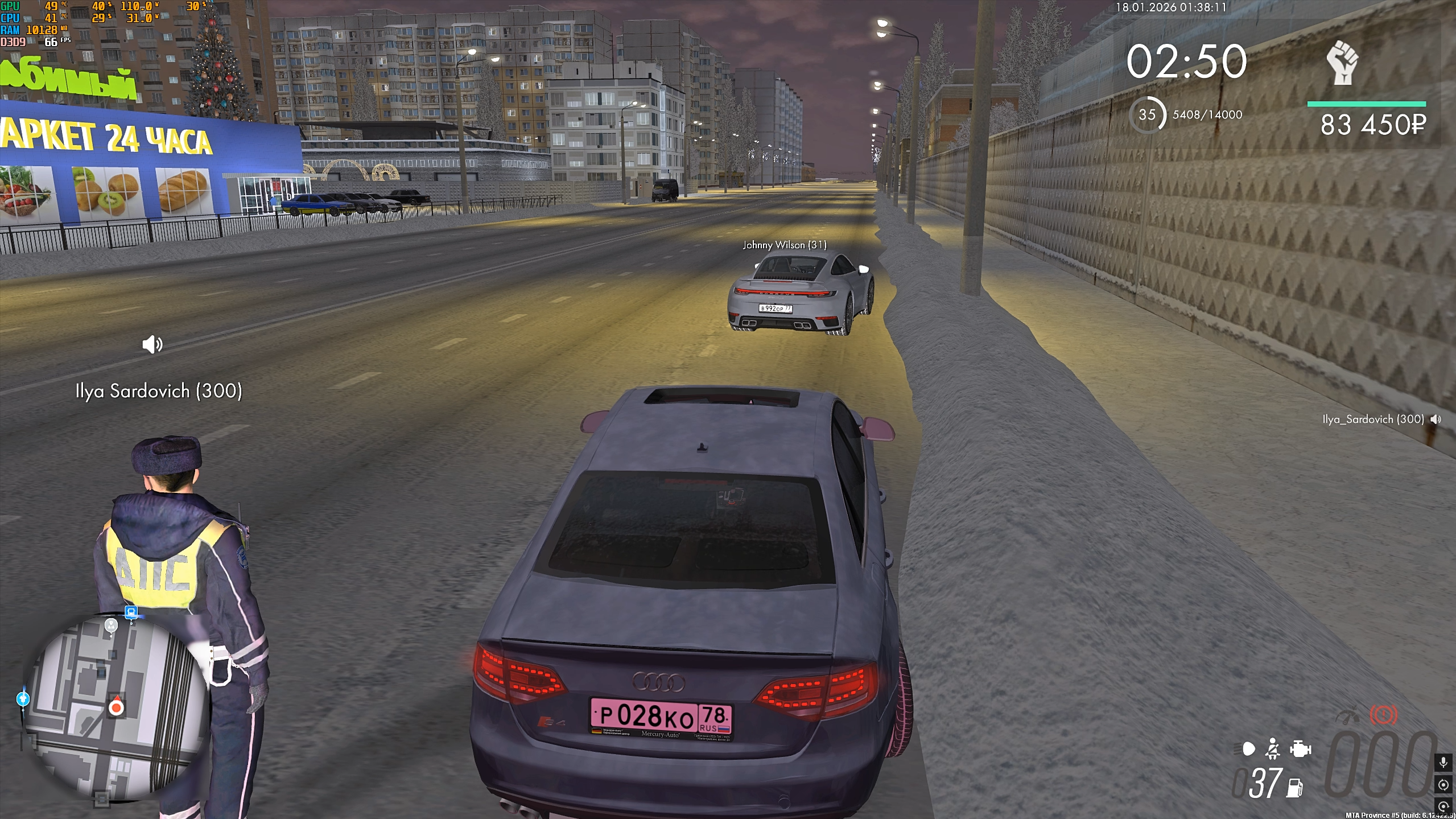This screenshot has height=819, width=1456.
Task: Click the speaker icon above Ilya Sardovich
Action: [152, 344]
